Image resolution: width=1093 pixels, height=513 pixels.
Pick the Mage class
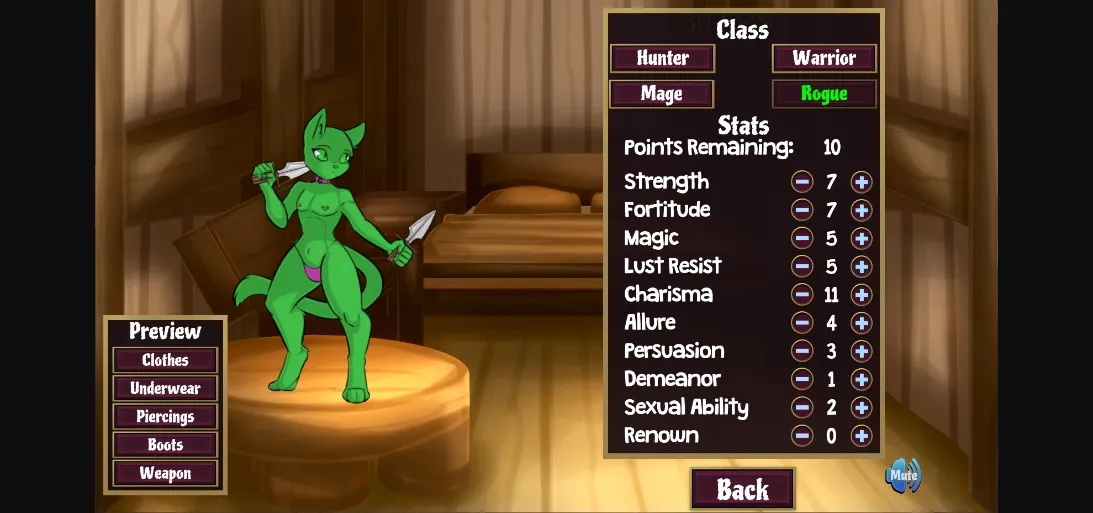click(662, 94)
